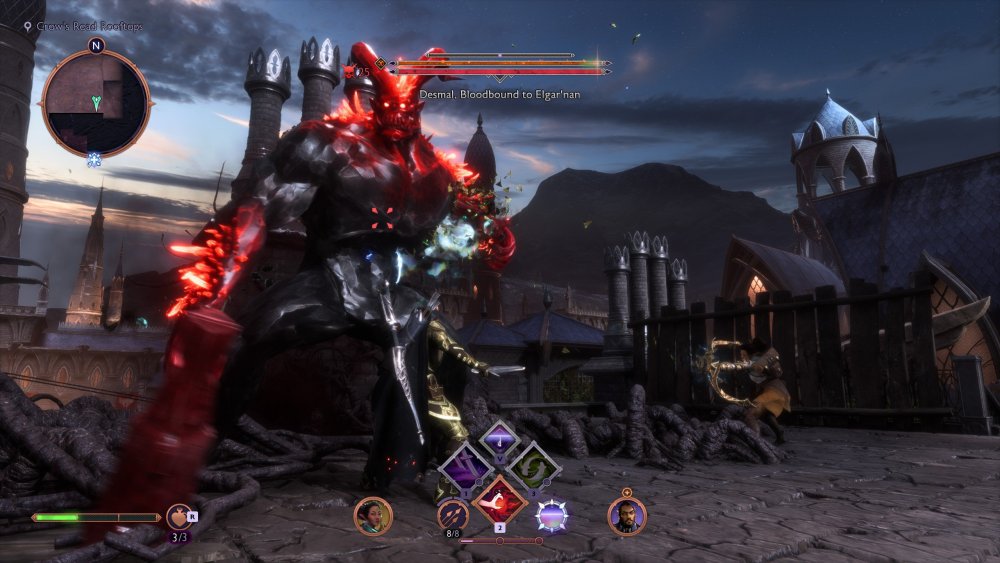Screen dimensions: 1000x563
Task: Select the female companion portrait
Action: pyautogui.click(x=373, y=516)
